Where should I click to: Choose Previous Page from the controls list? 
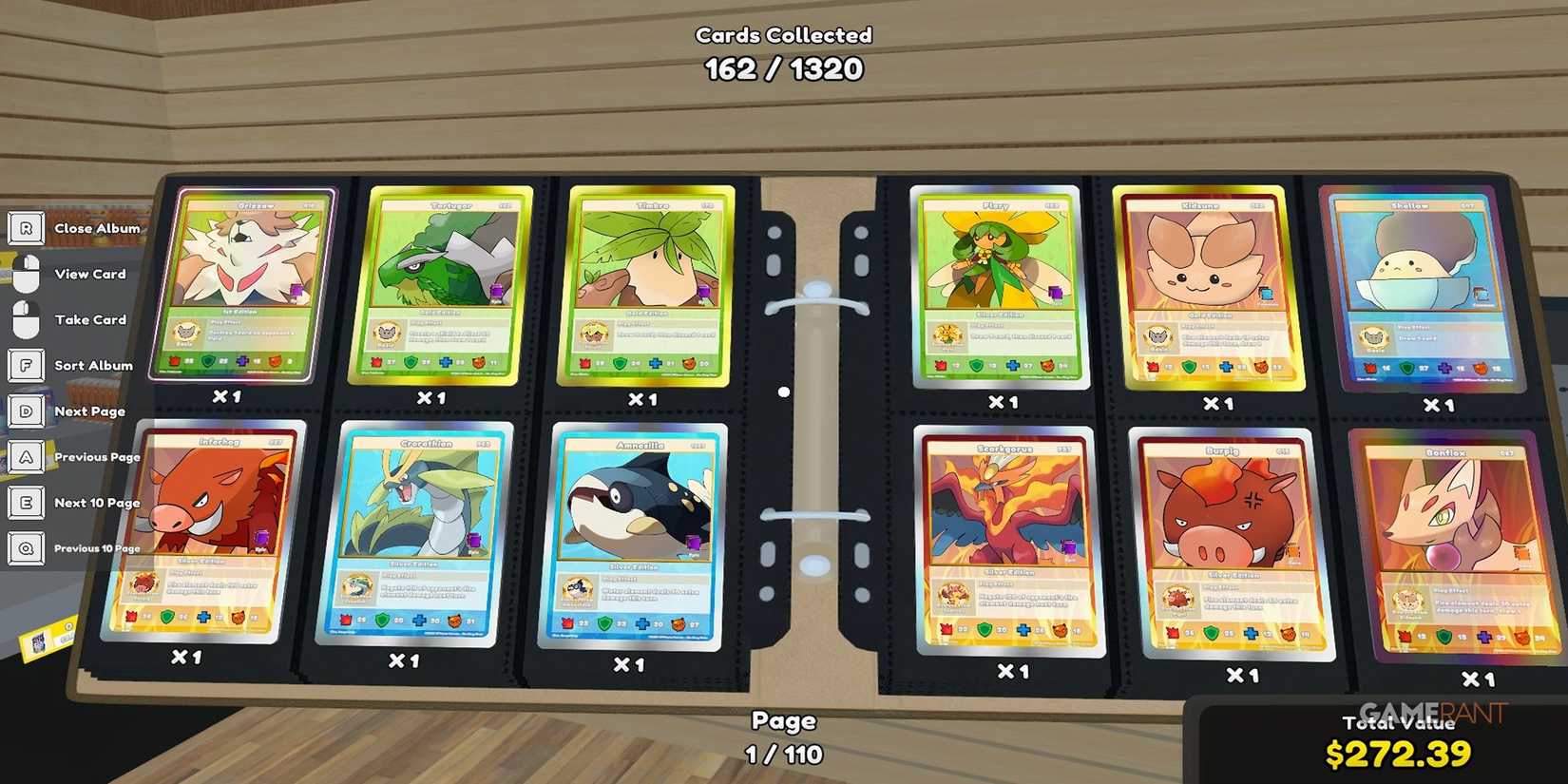click(98, 456)
